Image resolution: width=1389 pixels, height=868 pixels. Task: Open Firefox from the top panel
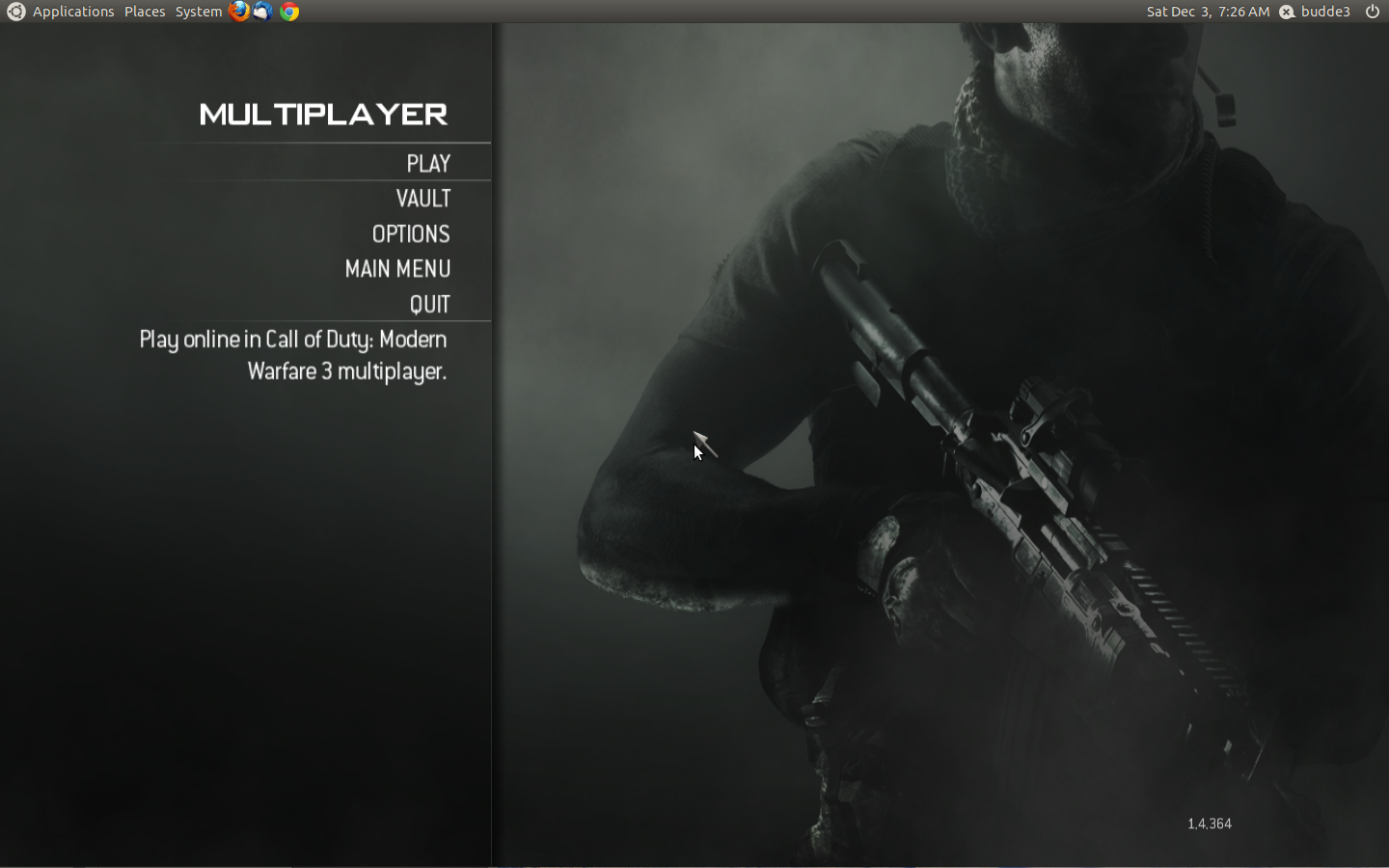point(238,11)
